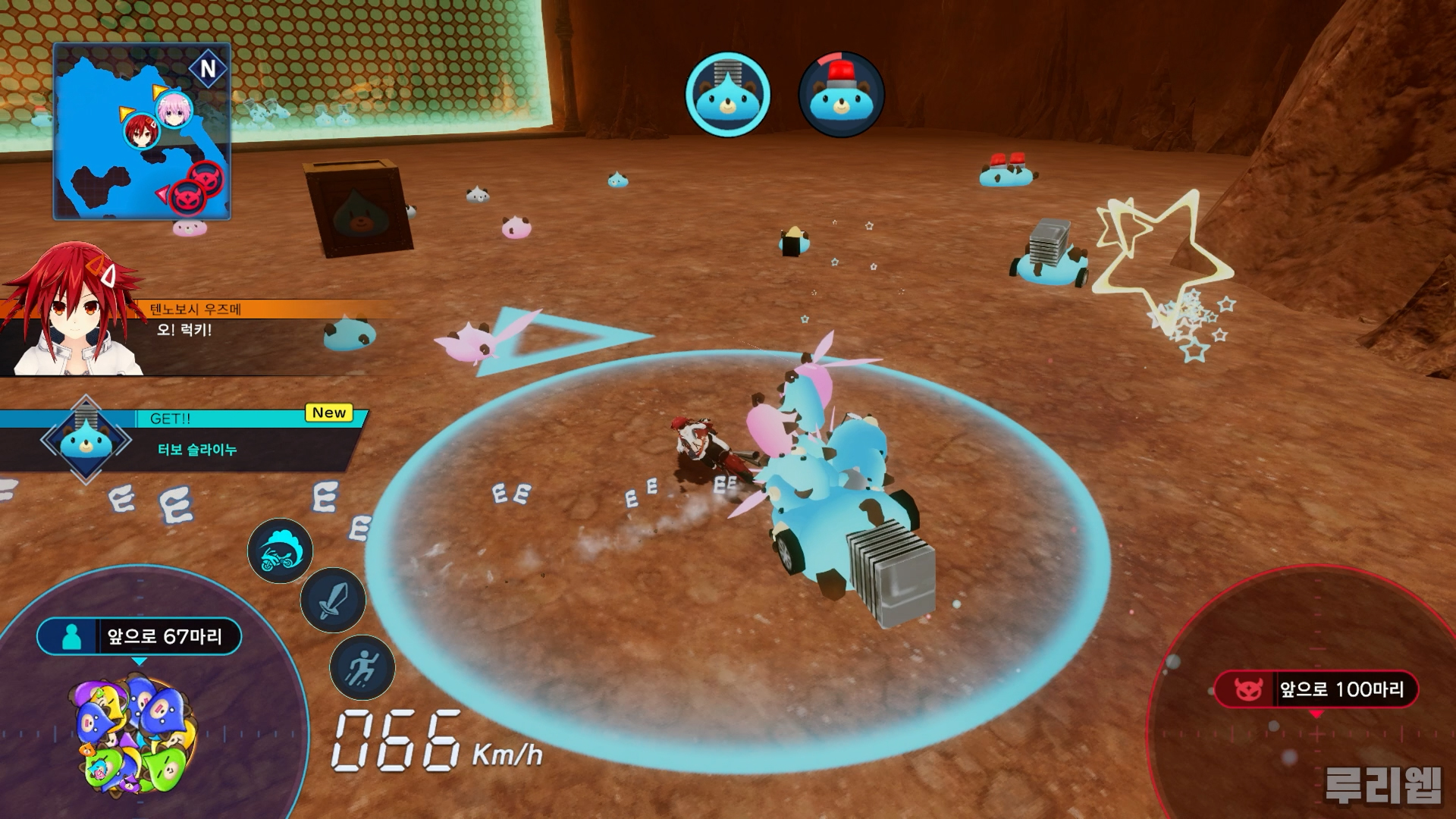Activate the motorcycle dash skill icon
The image size is (1456, 819).
tap(280, 551)
